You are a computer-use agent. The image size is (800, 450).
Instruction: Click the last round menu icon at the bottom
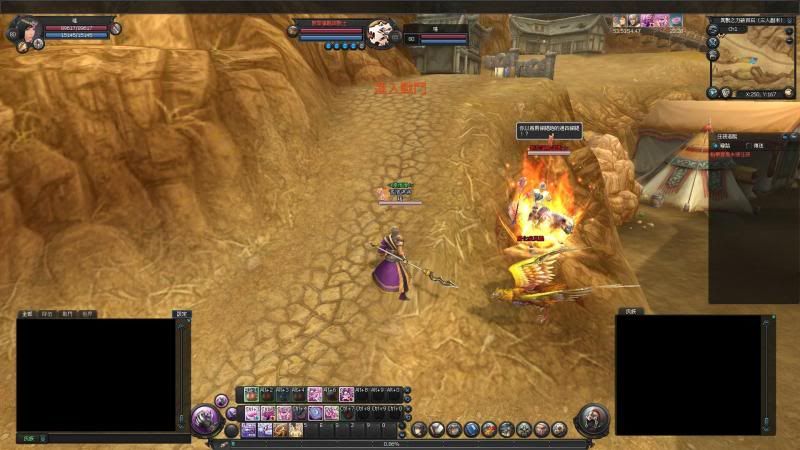coord(558,429)
